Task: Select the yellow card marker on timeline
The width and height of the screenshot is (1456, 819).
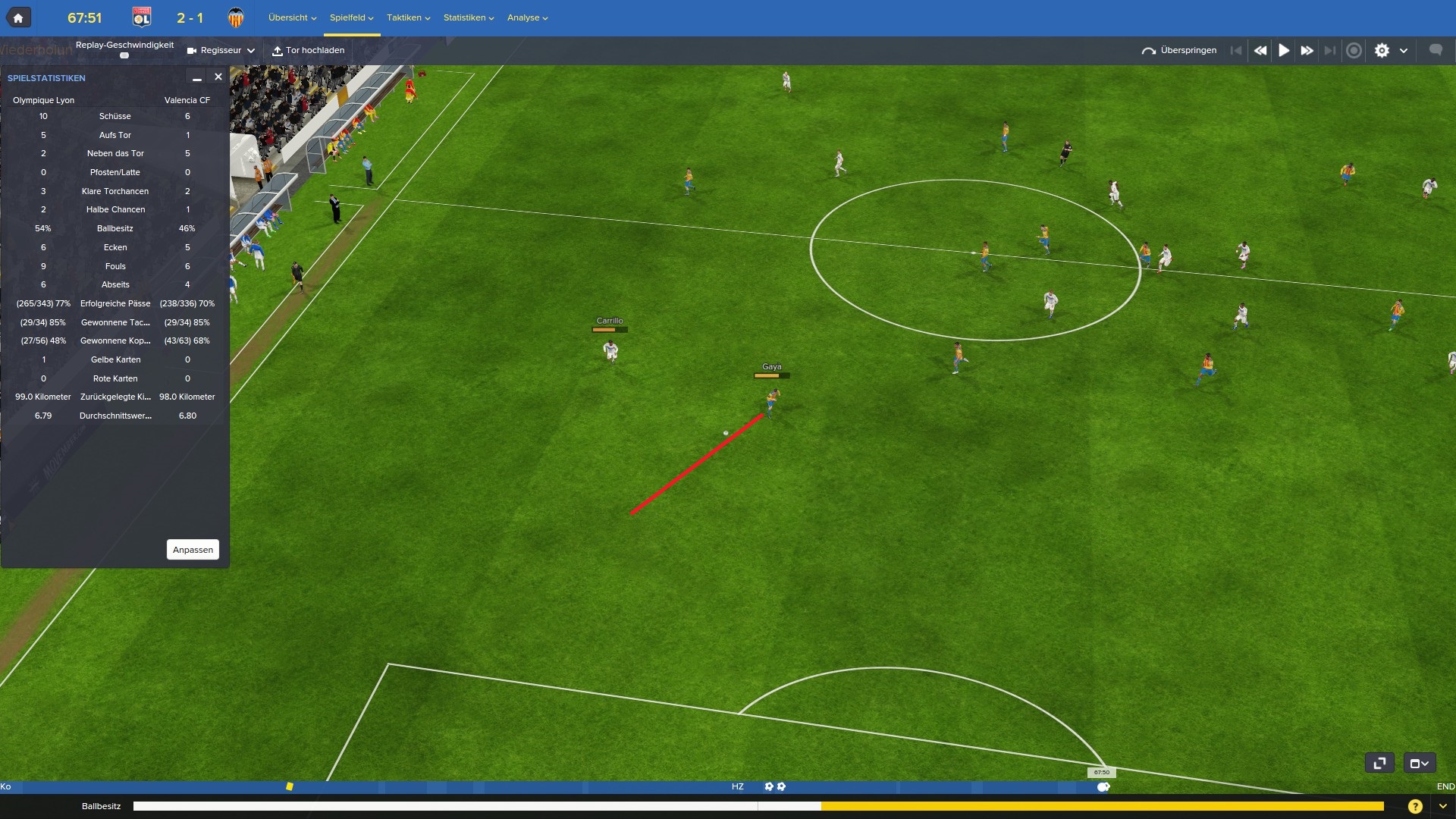Action: pos(289,786)
